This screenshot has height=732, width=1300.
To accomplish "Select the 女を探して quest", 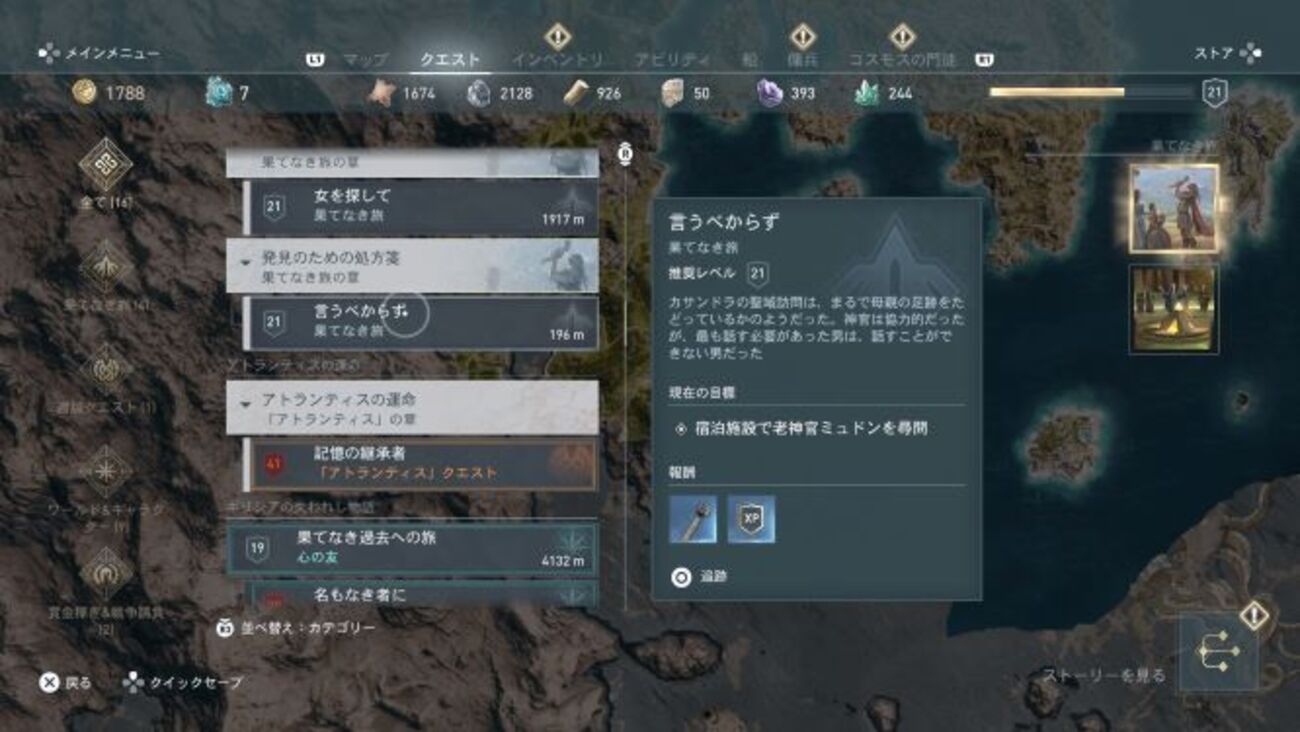I will pyautogui.click(x=420, y=207).
